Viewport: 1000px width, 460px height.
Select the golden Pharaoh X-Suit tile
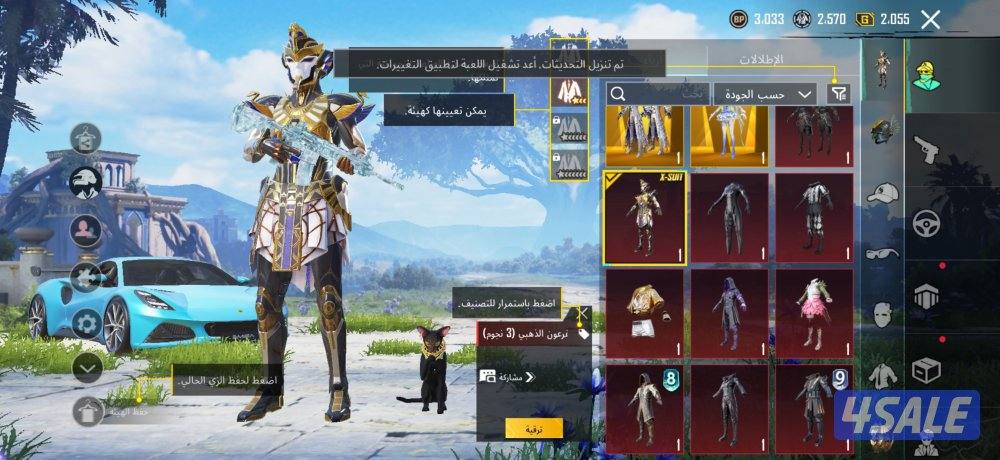[x=644, y=217]
